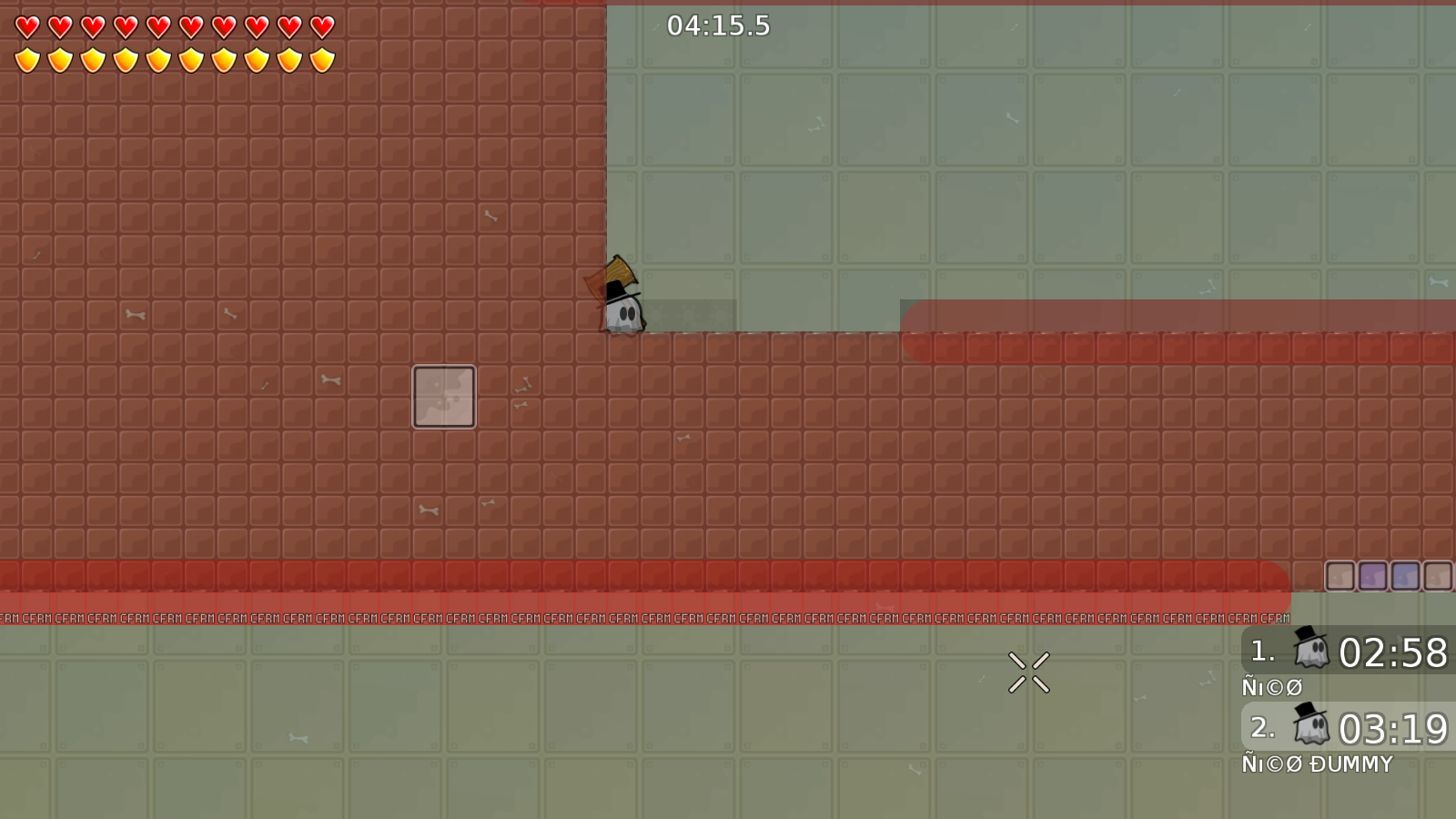Select the Ñı©Ø ÐUMMY name entry
1456x819 pixels.
click(x=1317, y=763)
